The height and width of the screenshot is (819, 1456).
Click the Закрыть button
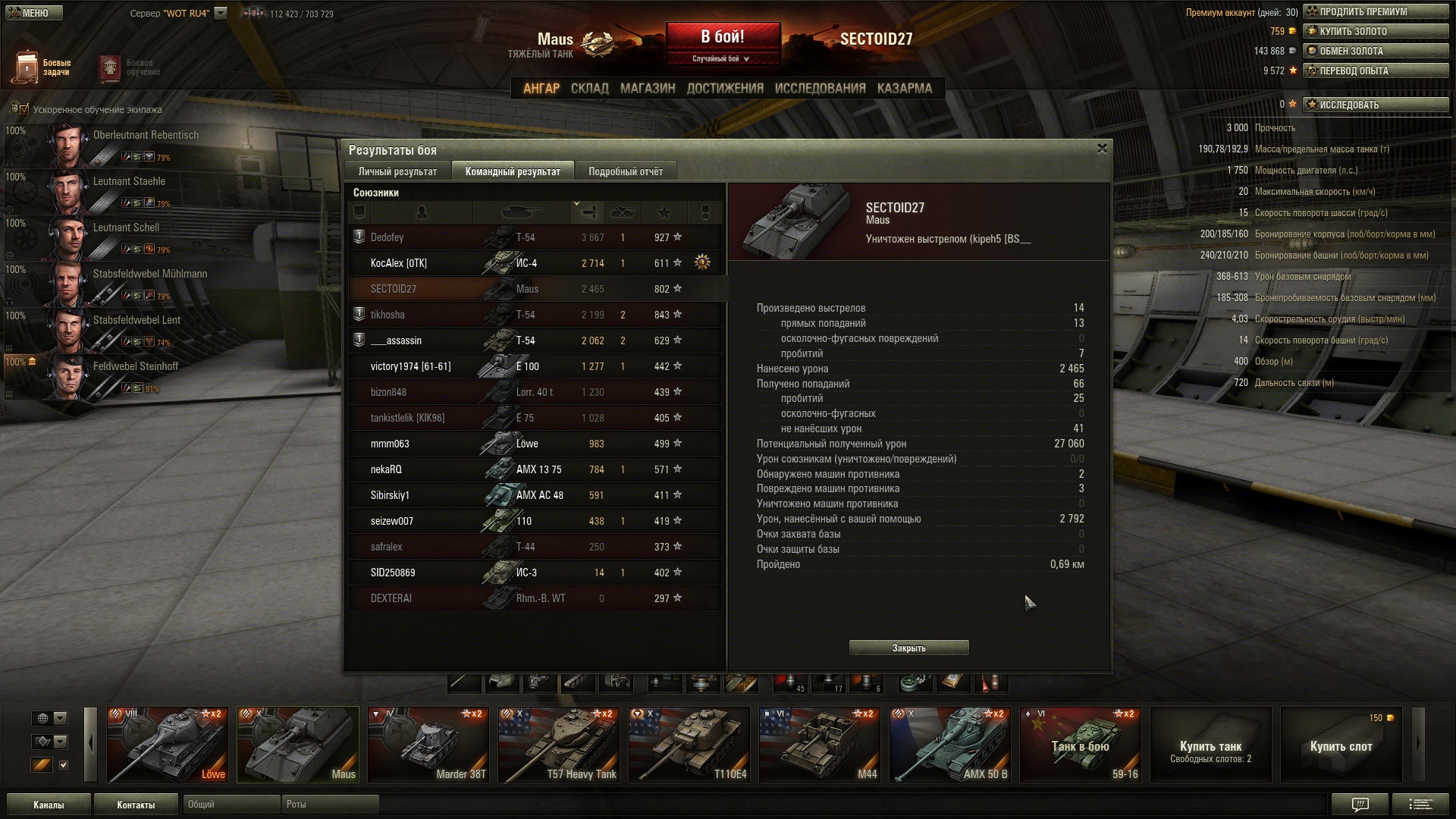pyautogui.click(x=908, y=648)
